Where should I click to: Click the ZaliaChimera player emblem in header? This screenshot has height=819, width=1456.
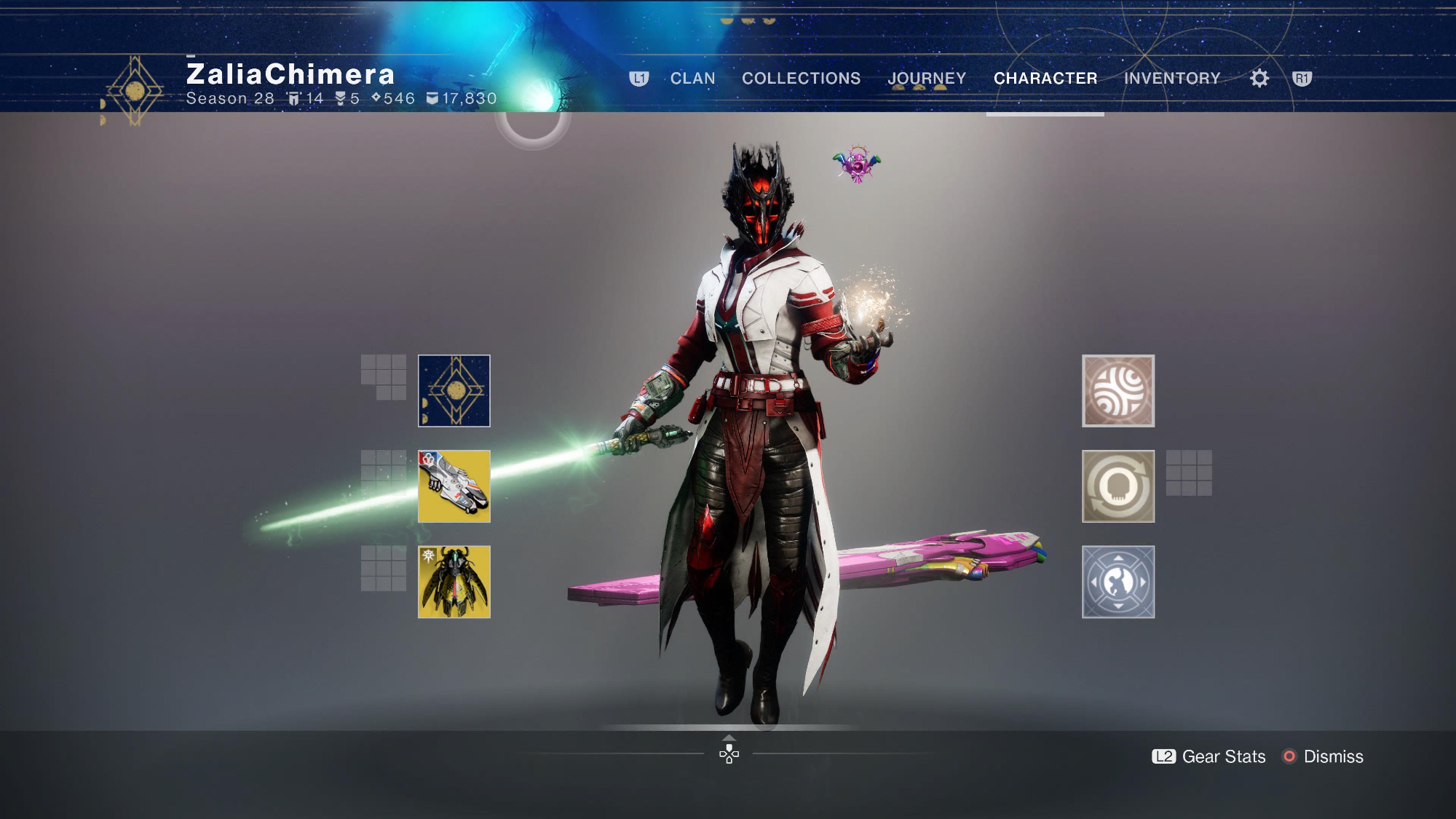click(135, 91)
